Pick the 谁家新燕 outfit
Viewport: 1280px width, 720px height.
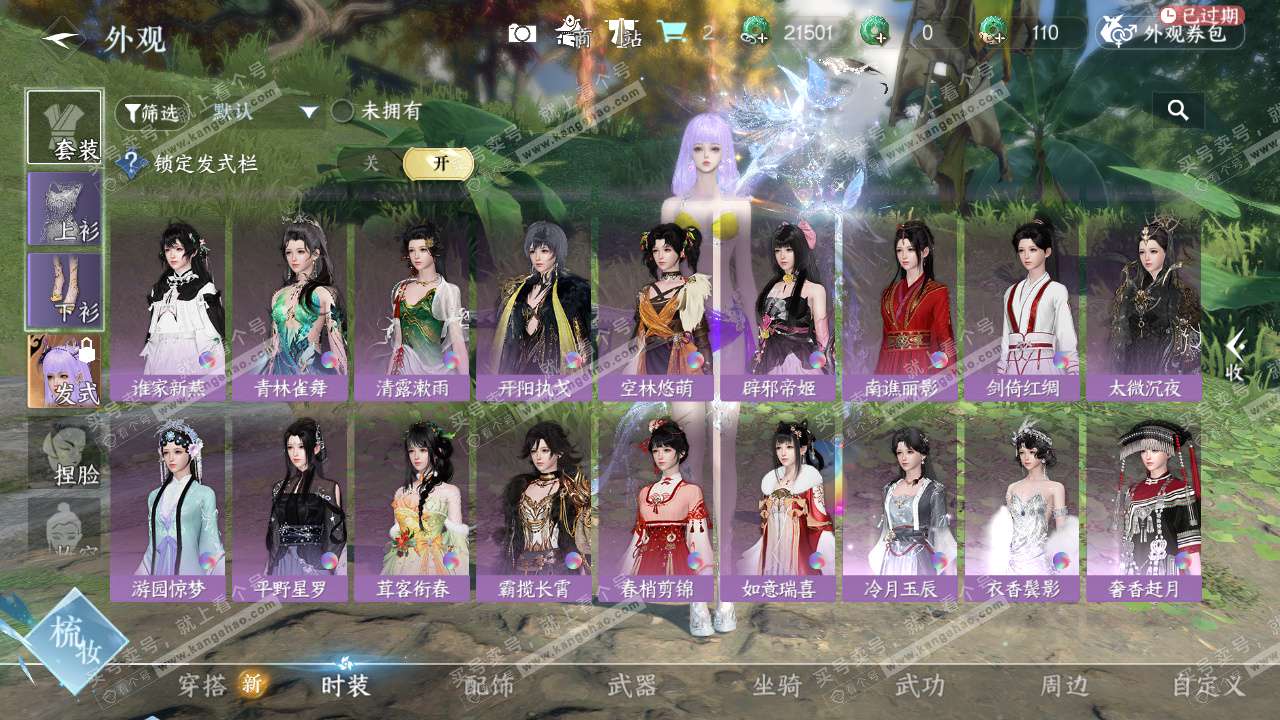click(168, 310)
